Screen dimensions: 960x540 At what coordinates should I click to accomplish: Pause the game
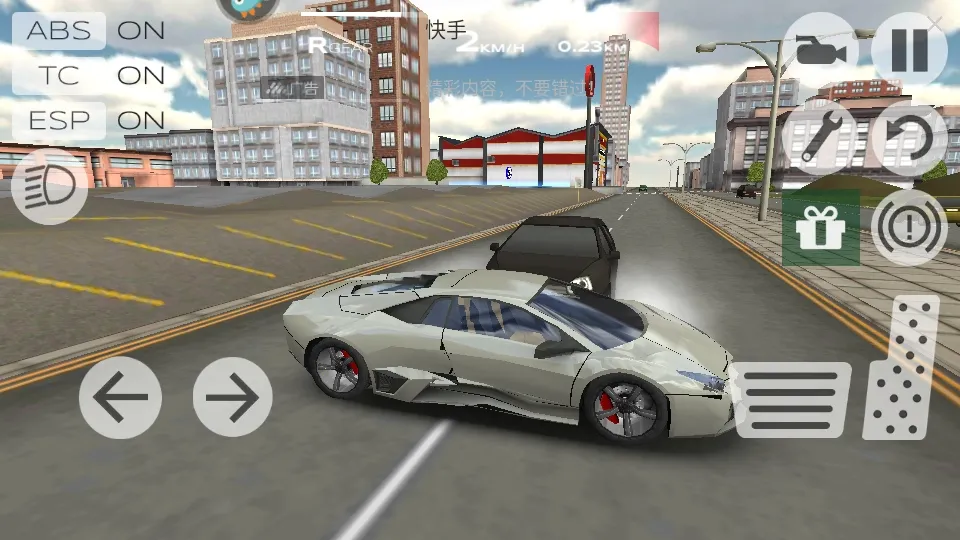(x=909, y=50)
